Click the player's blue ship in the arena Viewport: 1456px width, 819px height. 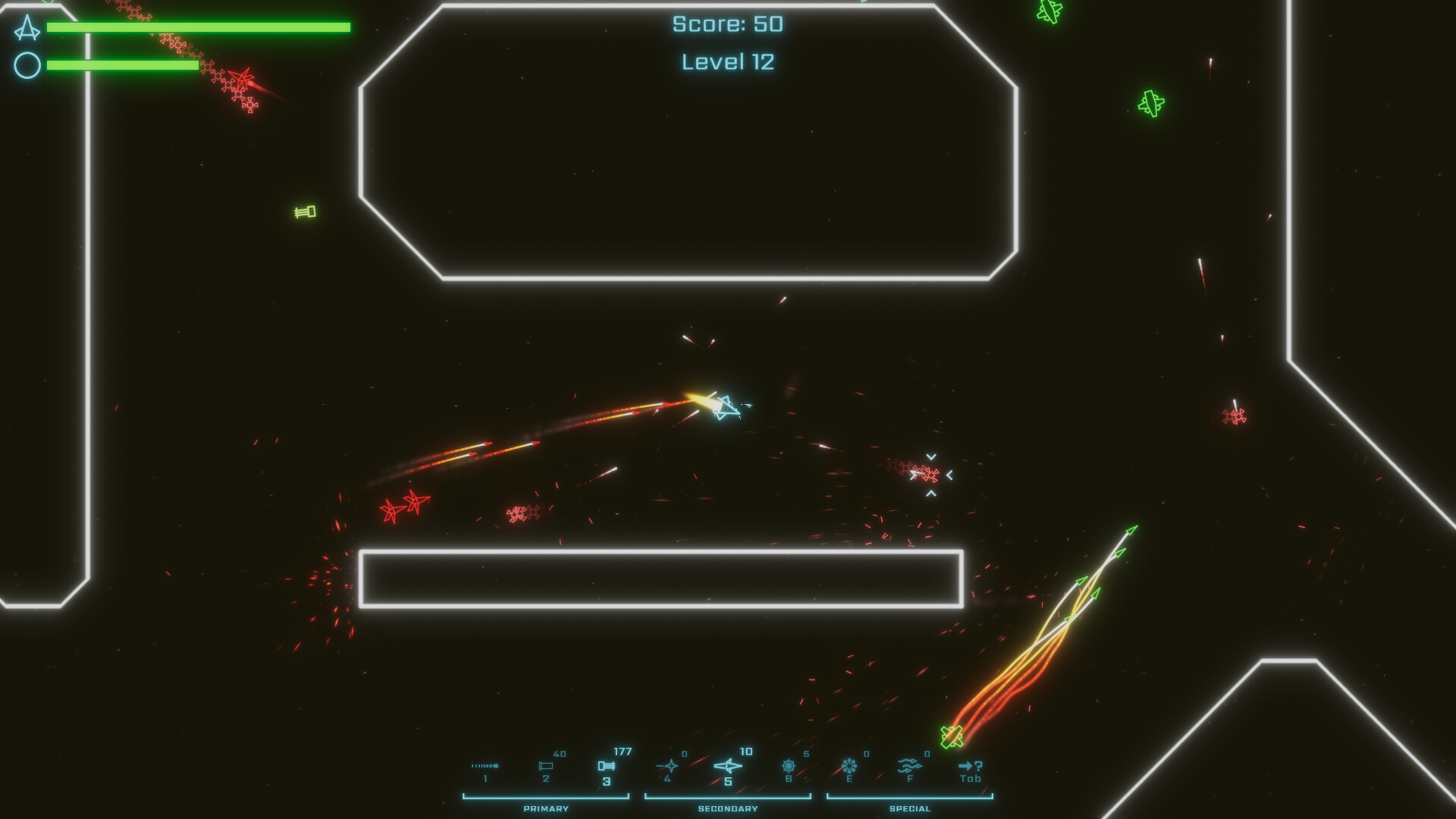(x=726, y=406)
